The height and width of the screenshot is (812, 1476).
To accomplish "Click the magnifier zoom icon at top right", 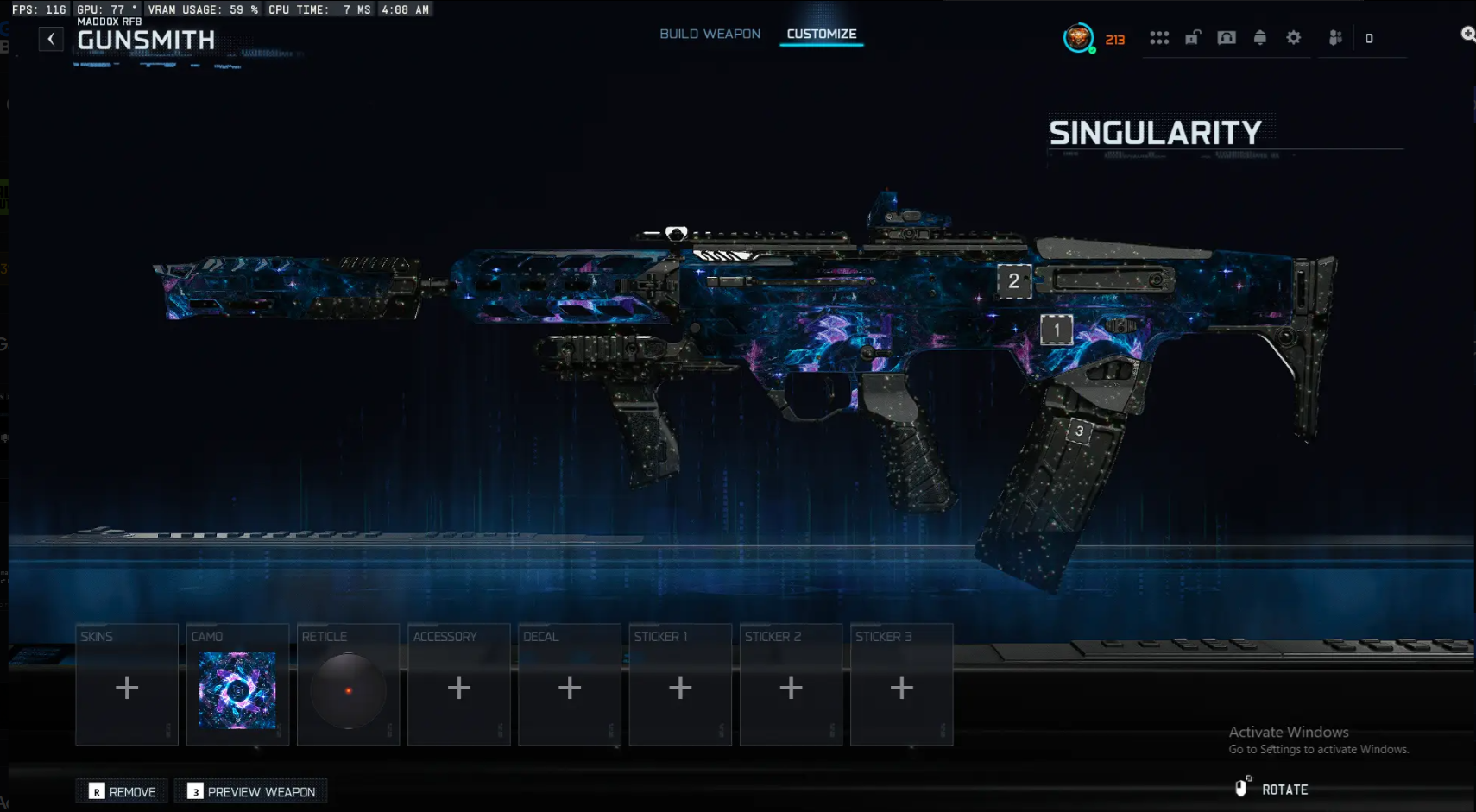I will [1467, 34].
